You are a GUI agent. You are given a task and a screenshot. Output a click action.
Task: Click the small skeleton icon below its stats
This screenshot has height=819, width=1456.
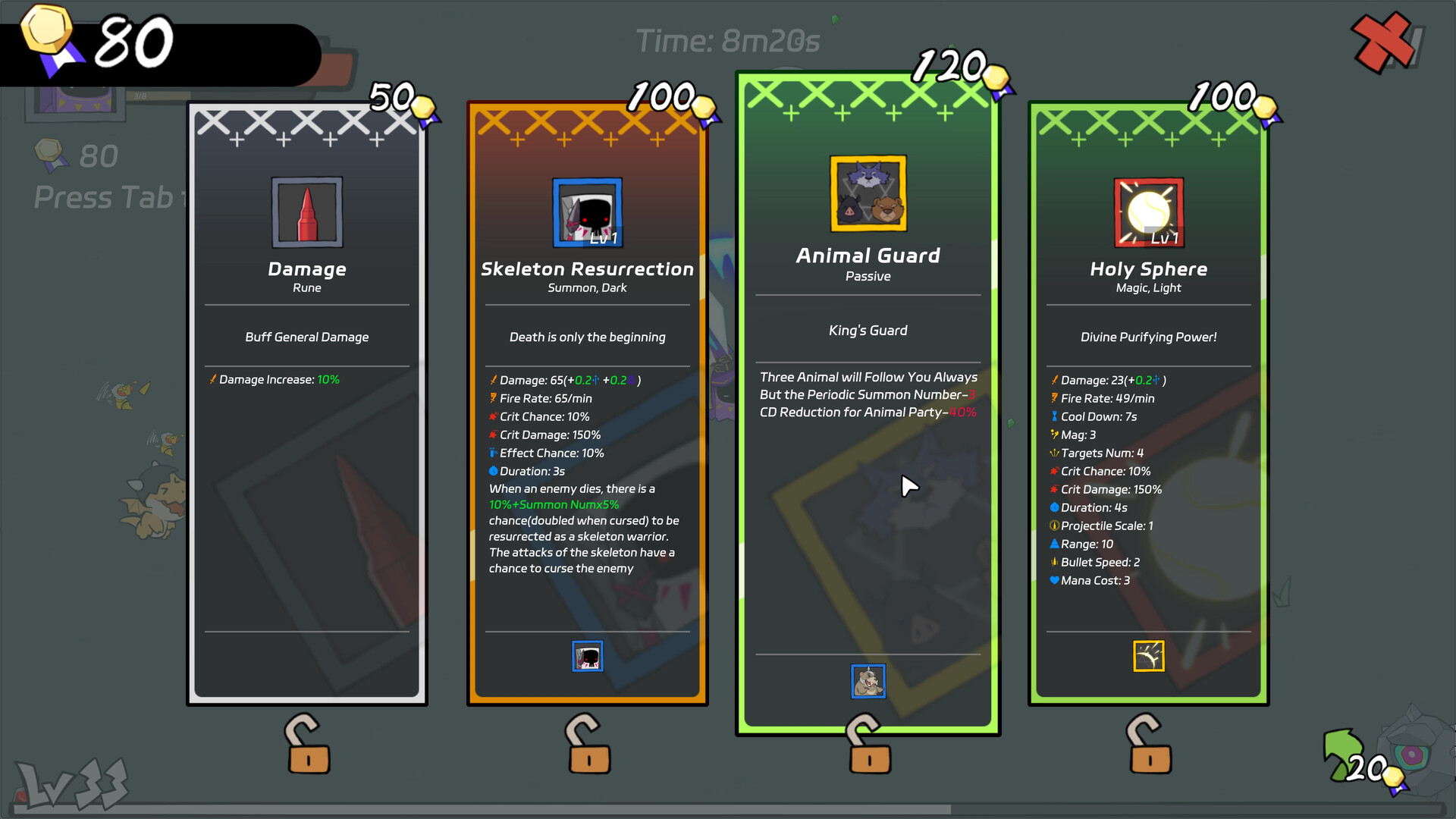pyautogui.click(x=587, y=657)
